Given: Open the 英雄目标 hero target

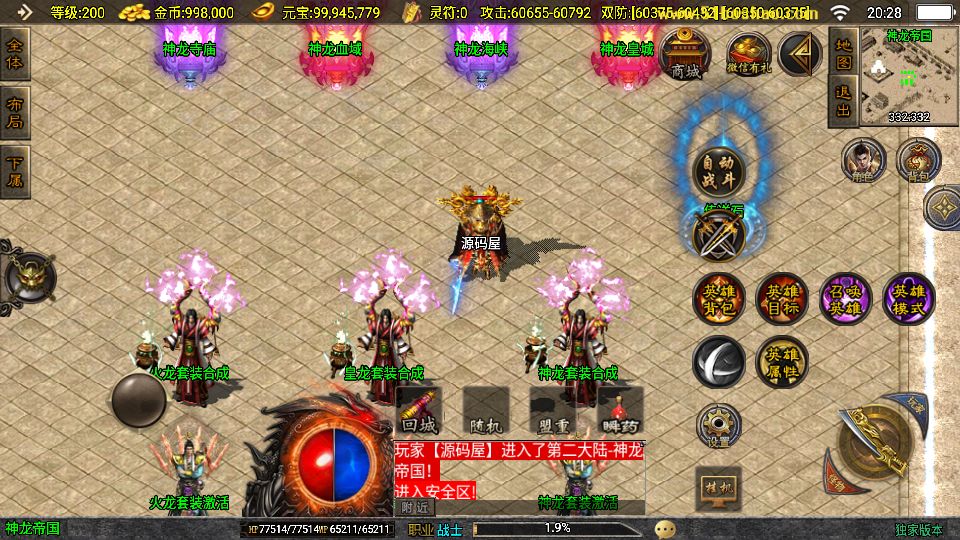Looking at the screenshot, I should pyautogui.click(x=781, y=299).
